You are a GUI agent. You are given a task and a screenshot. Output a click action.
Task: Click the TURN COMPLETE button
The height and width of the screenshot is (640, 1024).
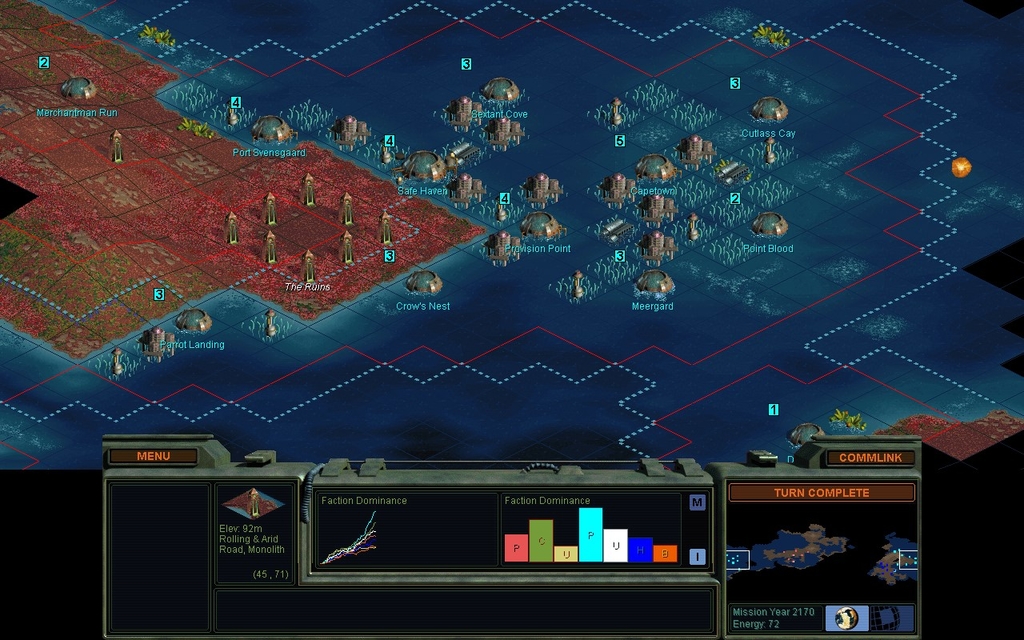pyautogui.click(x=821, y=493)
